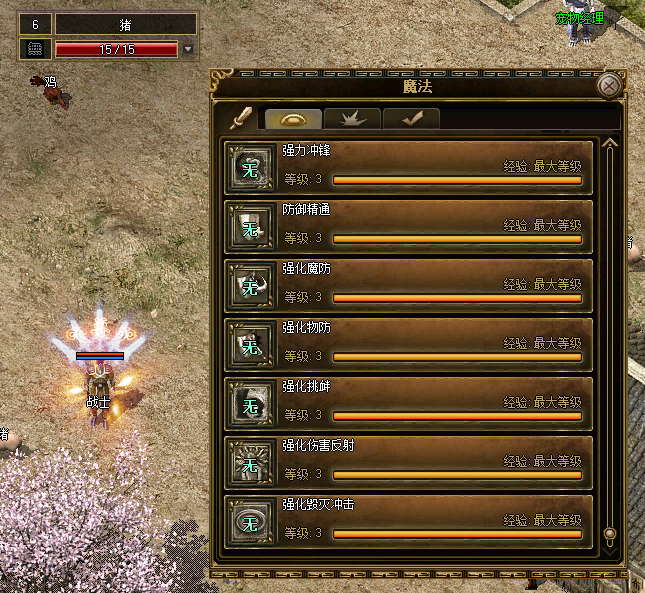This screenshot has width=645, height=593.
Task: Open the burst-icon skill tab
Action: click(352, 119)
